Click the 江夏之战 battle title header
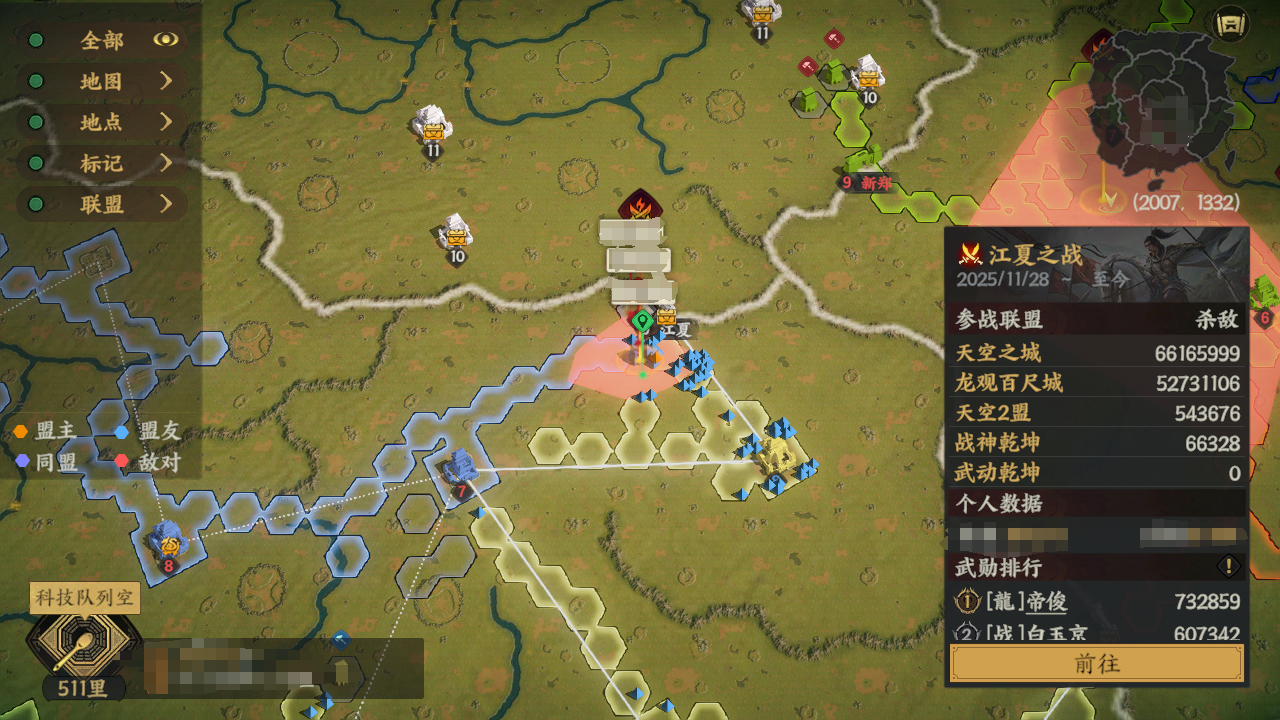The width and height of the screenshot is (1280, 720). tap(1034, 254)
